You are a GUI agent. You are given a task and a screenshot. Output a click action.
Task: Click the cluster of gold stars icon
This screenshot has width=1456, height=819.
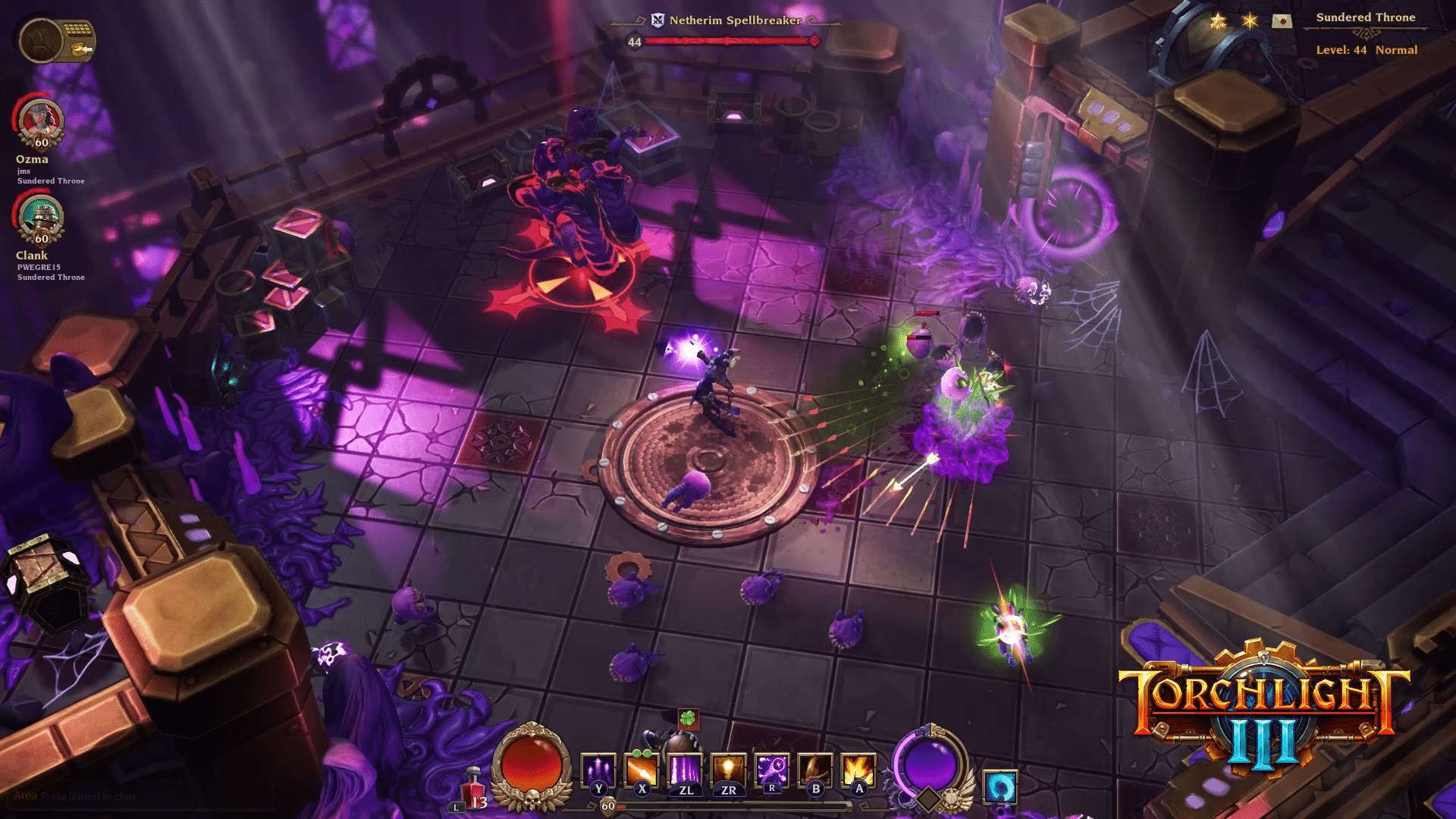pyautogui.click(x=1218, y=20)
